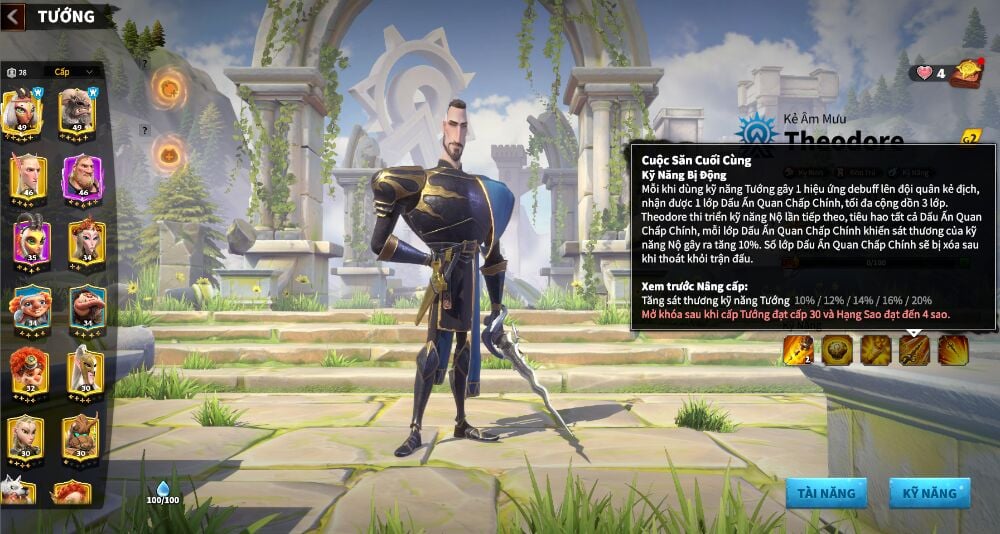Screen dimensions: 1000x534
Task: Select the white-hooded hero, level 30
Action: click(85, 371)
